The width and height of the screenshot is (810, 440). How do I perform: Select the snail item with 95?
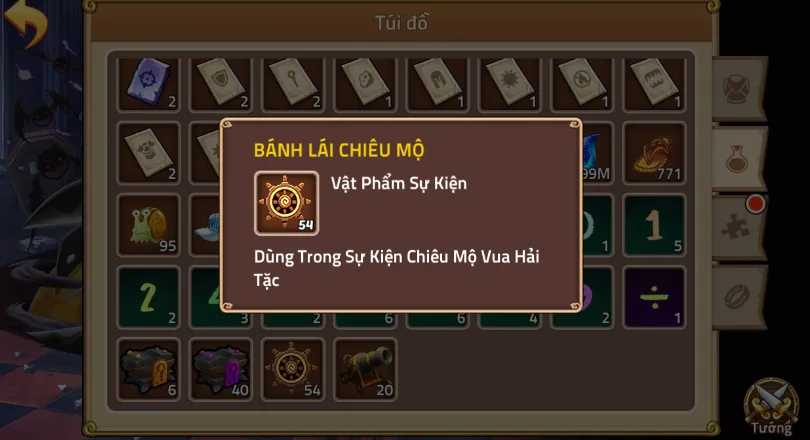tap(148, 225)
